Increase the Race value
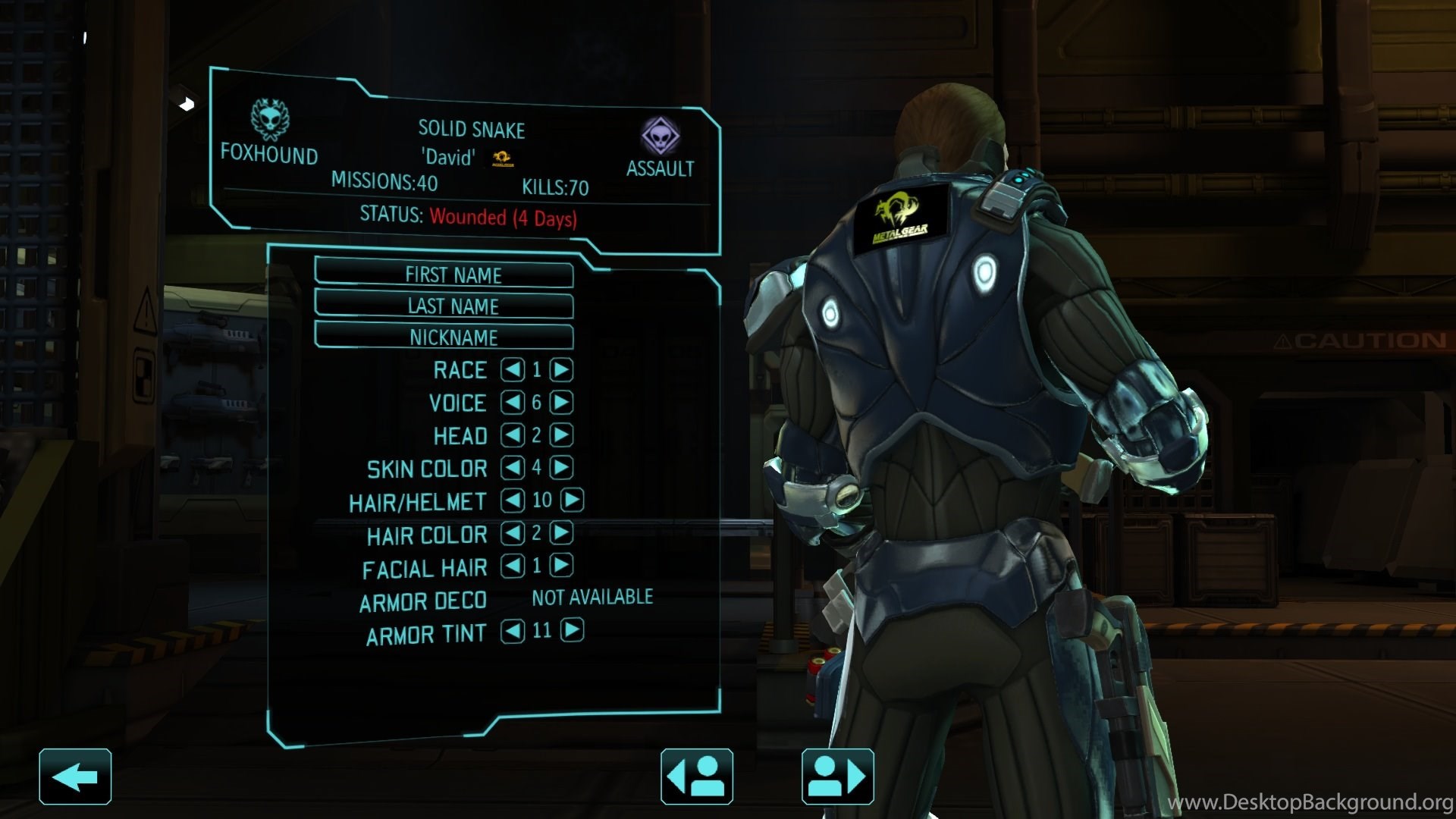Image resolution: width=1456 pixels, height=819 pixels. [561, 369]
